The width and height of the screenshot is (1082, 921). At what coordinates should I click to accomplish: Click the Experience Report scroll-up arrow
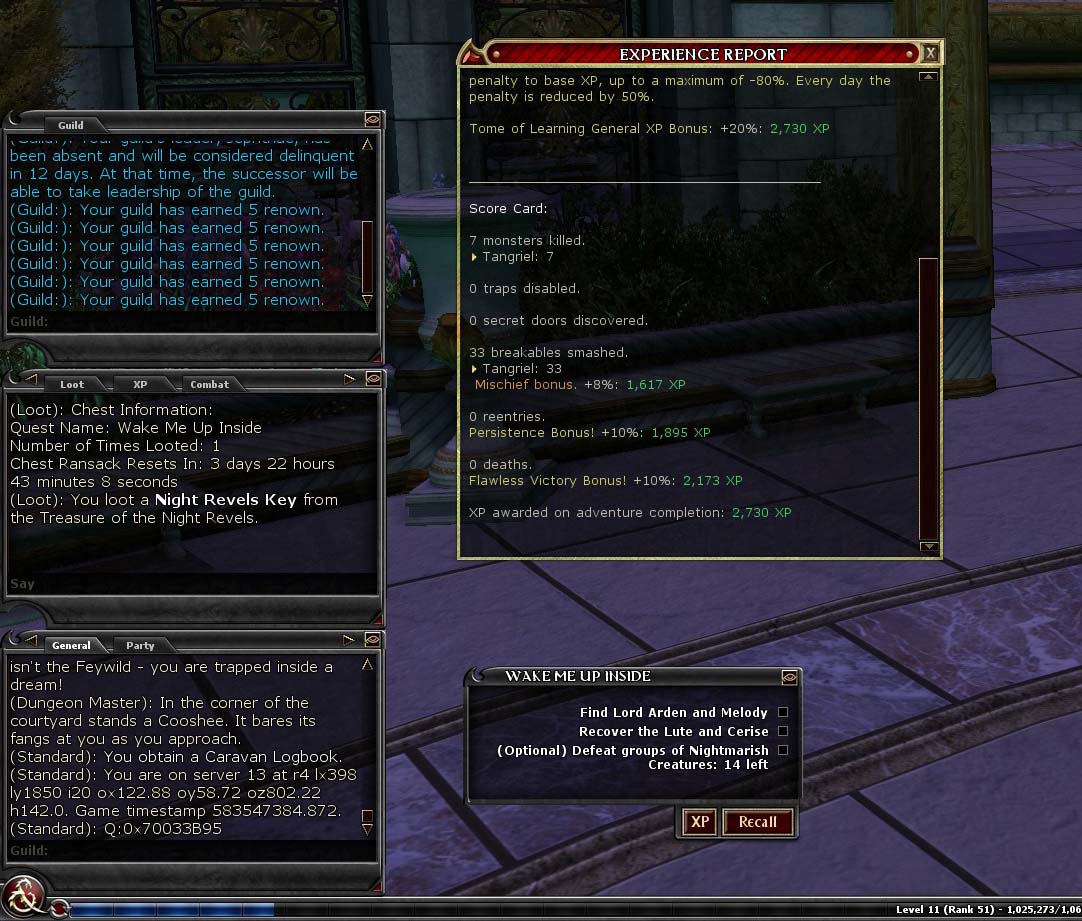(x=929, y=77)
